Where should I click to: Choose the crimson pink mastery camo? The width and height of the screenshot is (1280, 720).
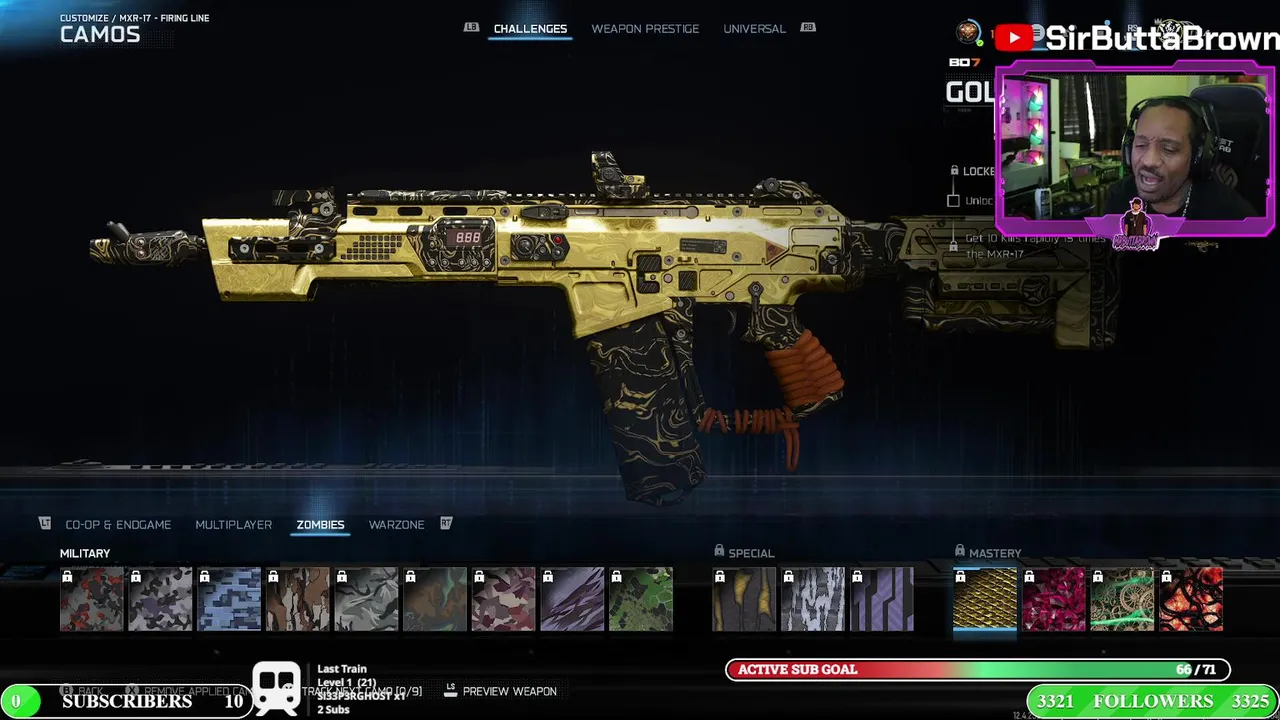(1054, 600)
